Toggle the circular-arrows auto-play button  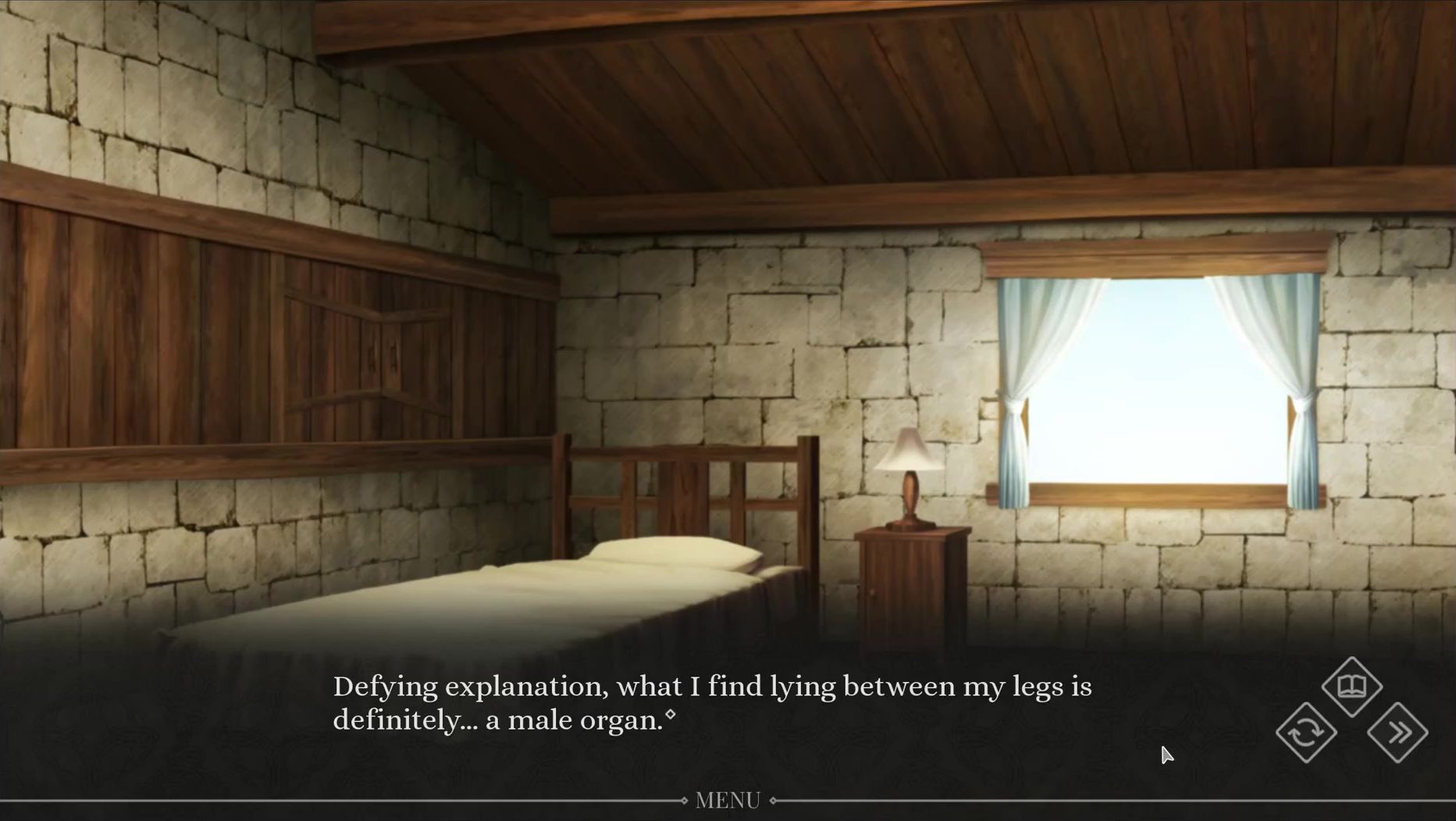pos(1306,733)
